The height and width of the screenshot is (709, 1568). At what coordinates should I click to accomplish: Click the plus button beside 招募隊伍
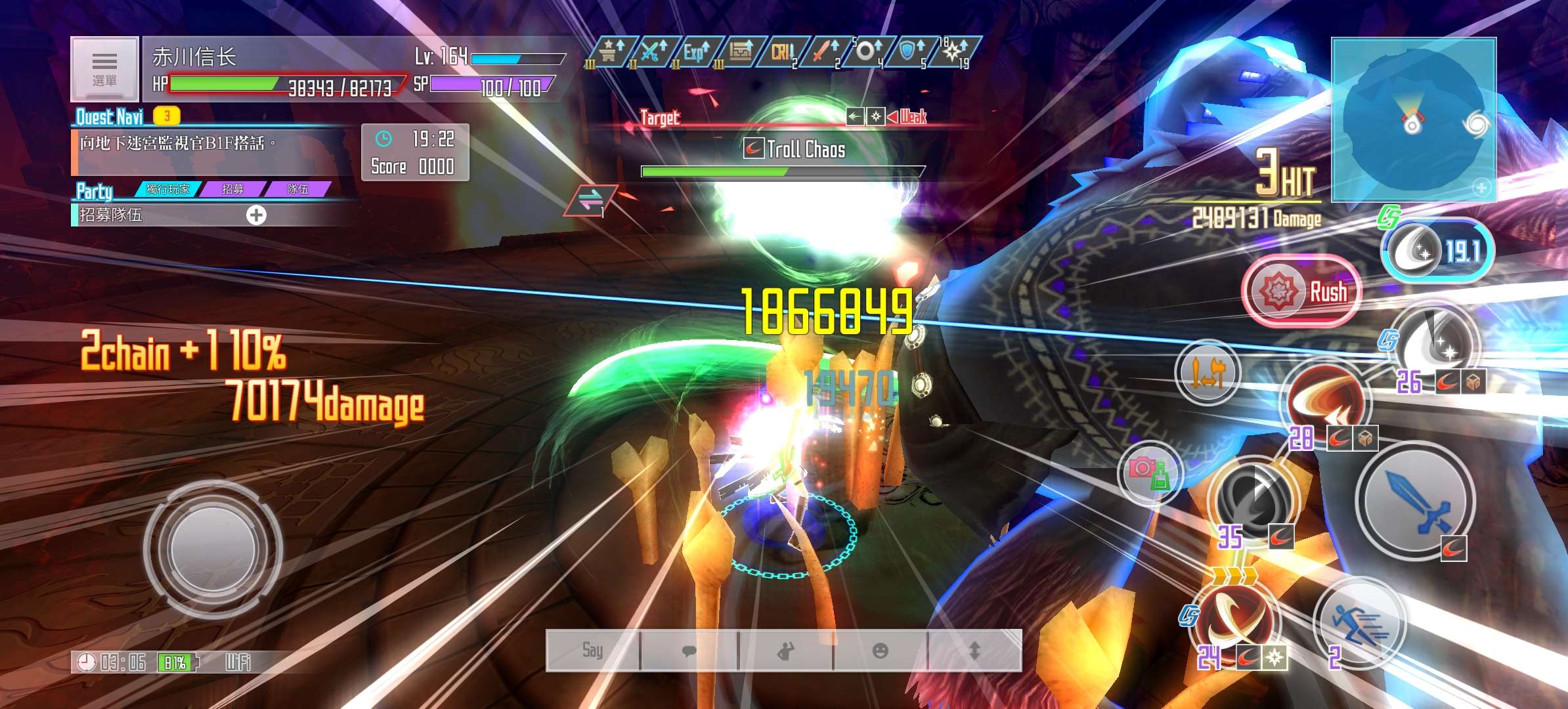(256, 215)
